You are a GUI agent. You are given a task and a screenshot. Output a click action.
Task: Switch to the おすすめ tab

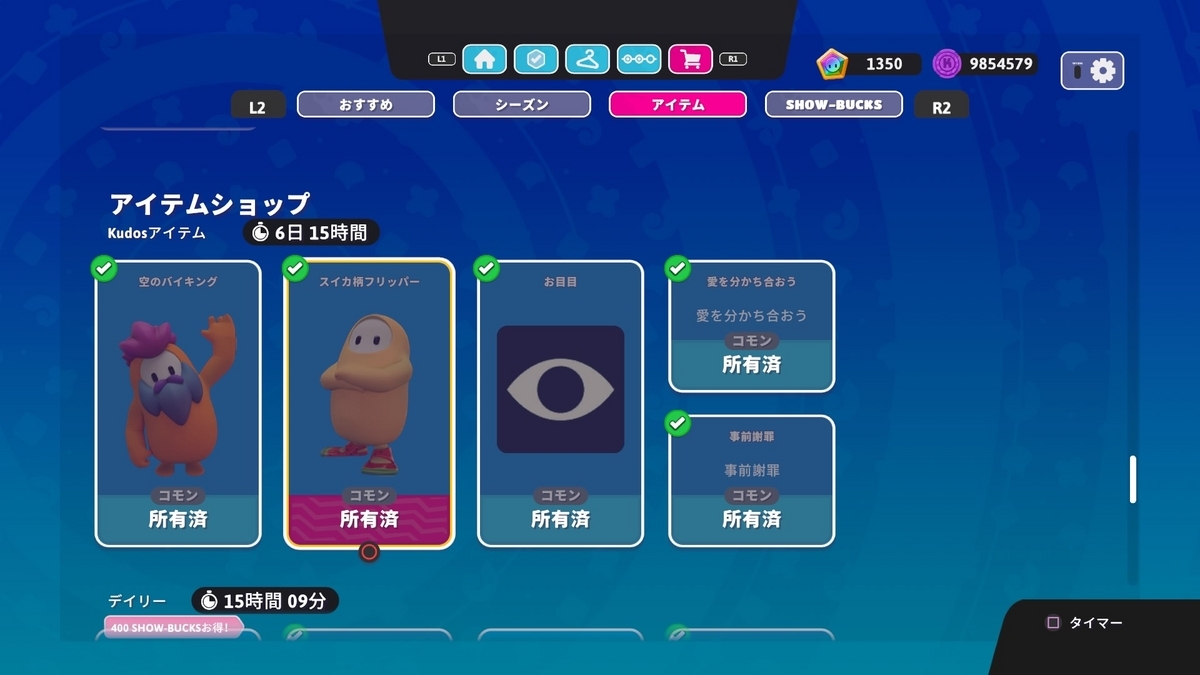coord(366,104)
